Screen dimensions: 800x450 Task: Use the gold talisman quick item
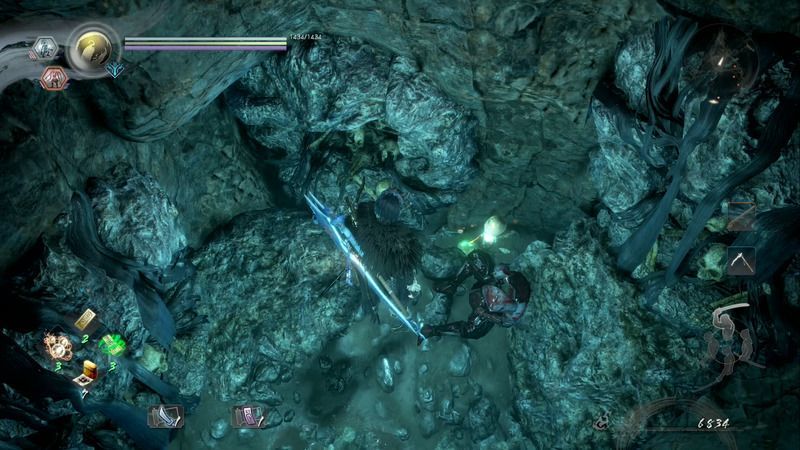(x=84, y=320)
